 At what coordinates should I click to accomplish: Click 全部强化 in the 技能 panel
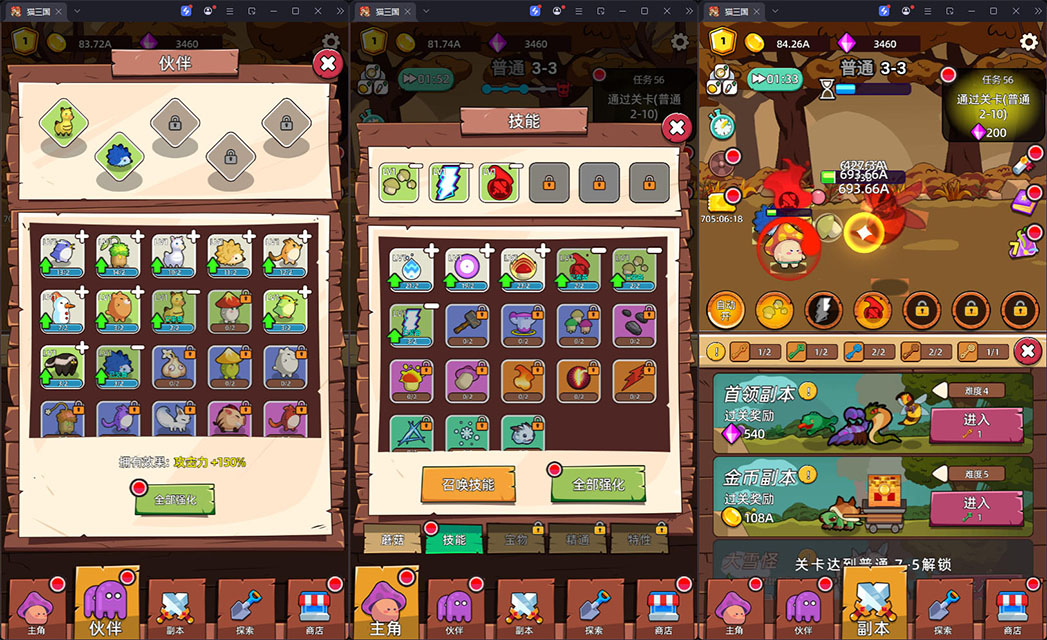click(597, 483)
